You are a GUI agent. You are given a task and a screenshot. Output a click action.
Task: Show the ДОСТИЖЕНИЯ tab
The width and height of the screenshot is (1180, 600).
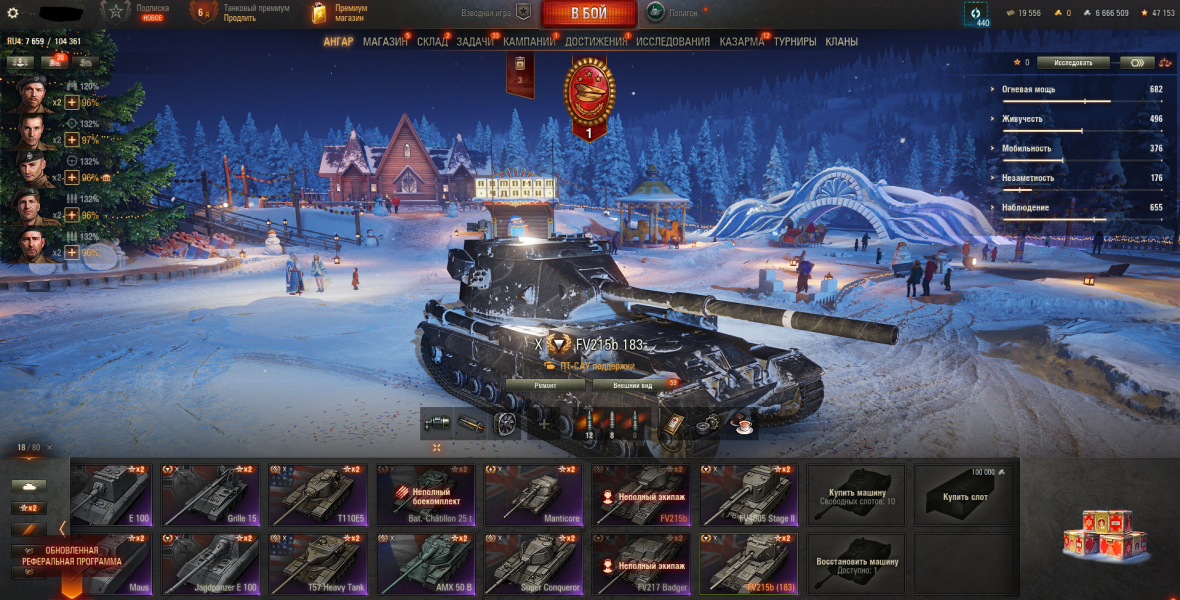click(x=596, y=42)
